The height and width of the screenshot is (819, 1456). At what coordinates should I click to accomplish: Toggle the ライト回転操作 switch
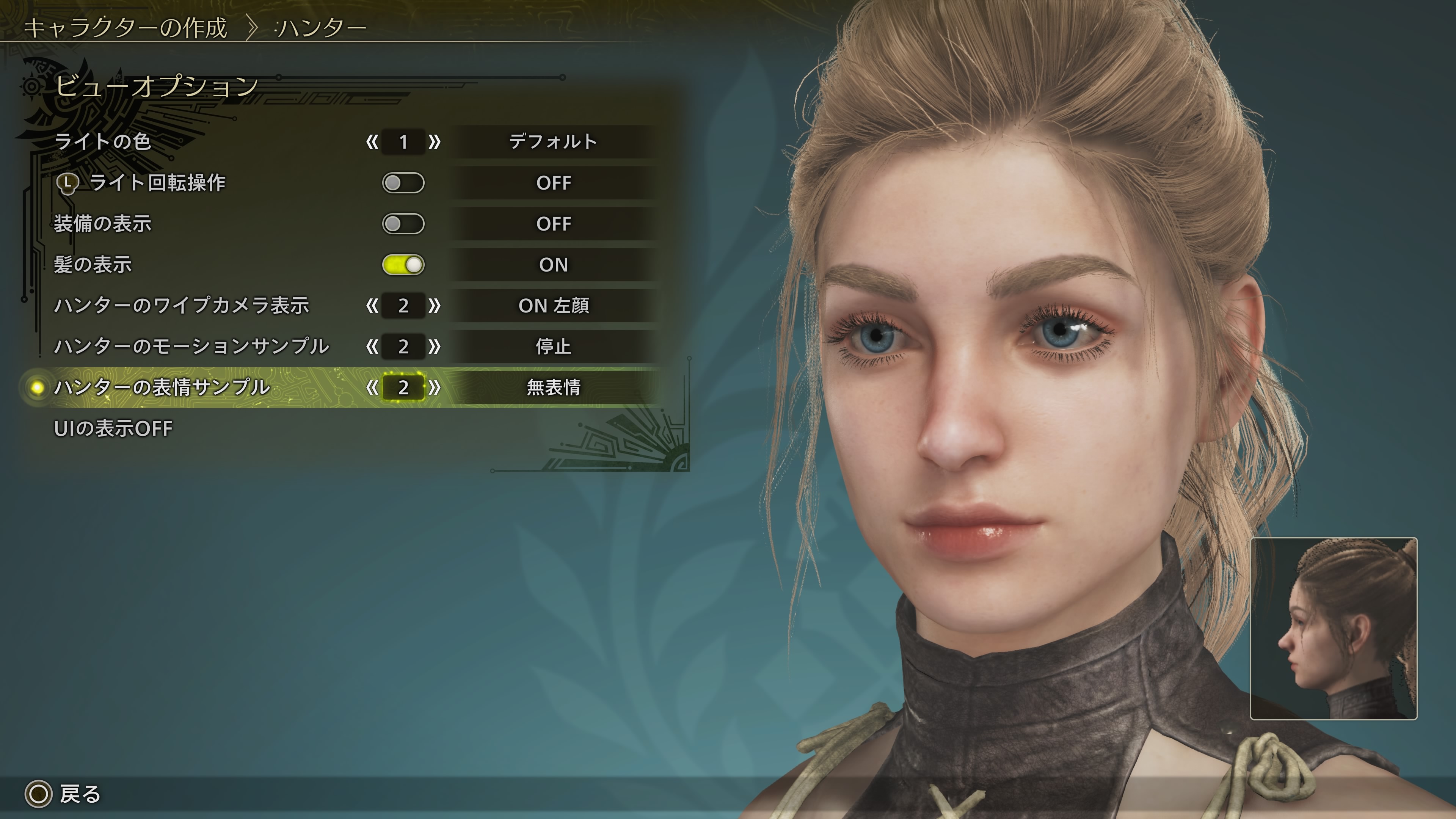pyautogui.click(x=403, y=183)
